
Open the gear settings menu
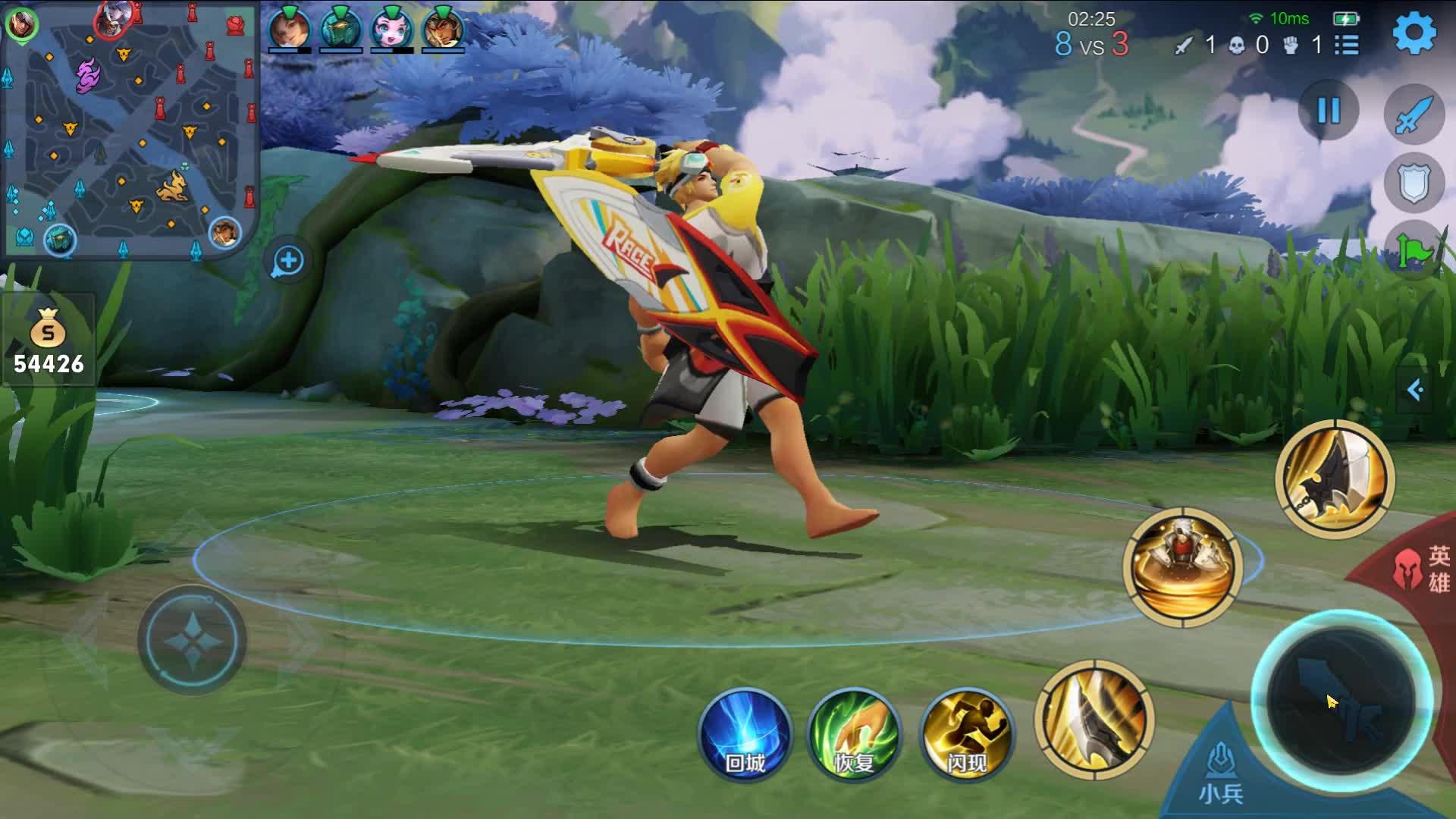point(1414,34)
